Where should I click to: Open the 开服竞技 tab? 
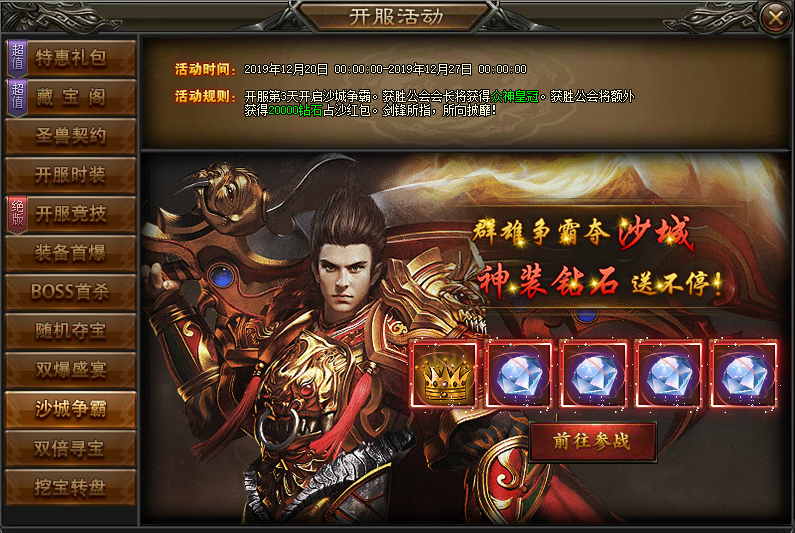[x=70, y=213]
